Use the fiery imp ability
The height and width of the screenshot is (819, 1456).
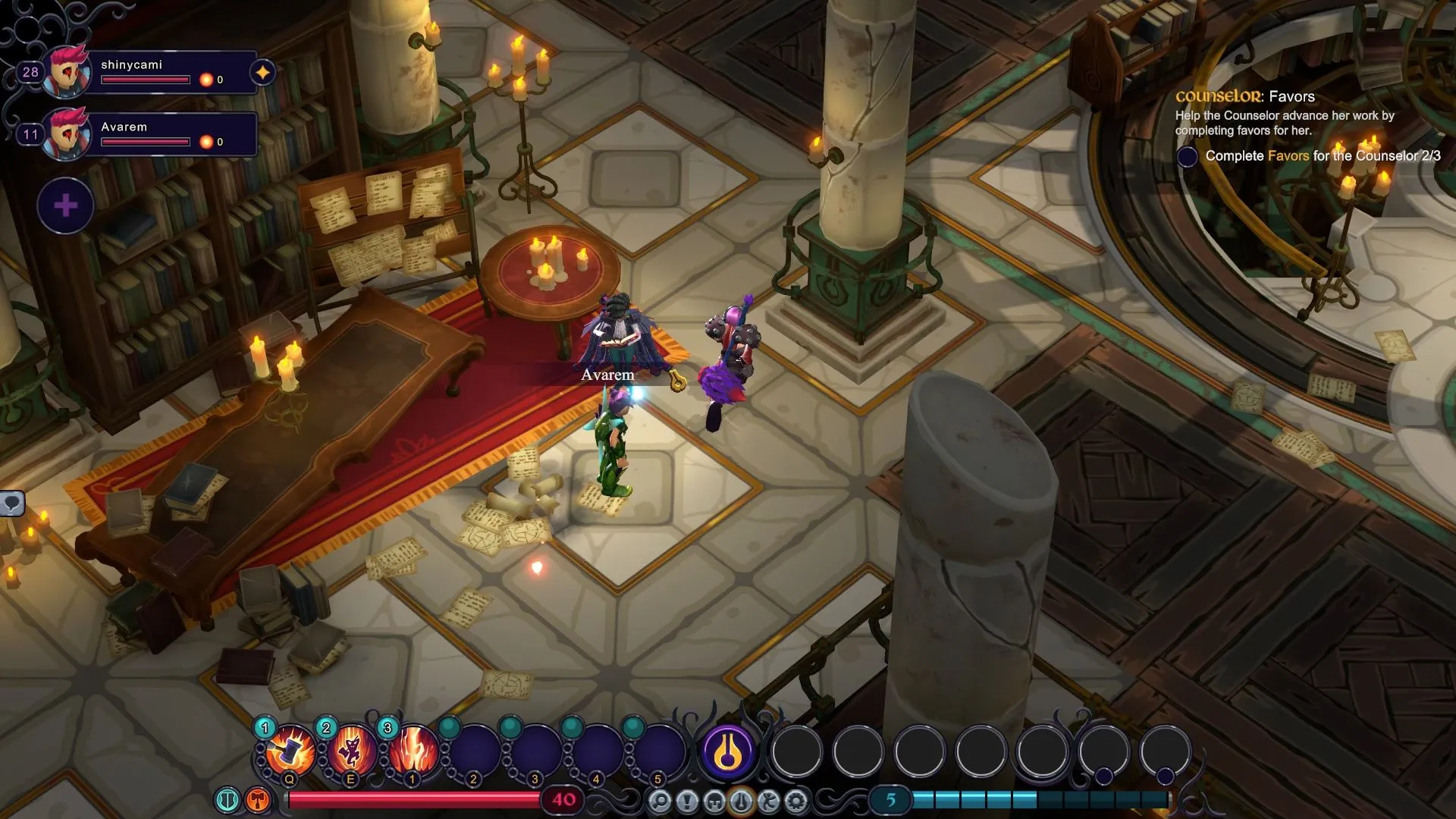click(x=352, y=751)
